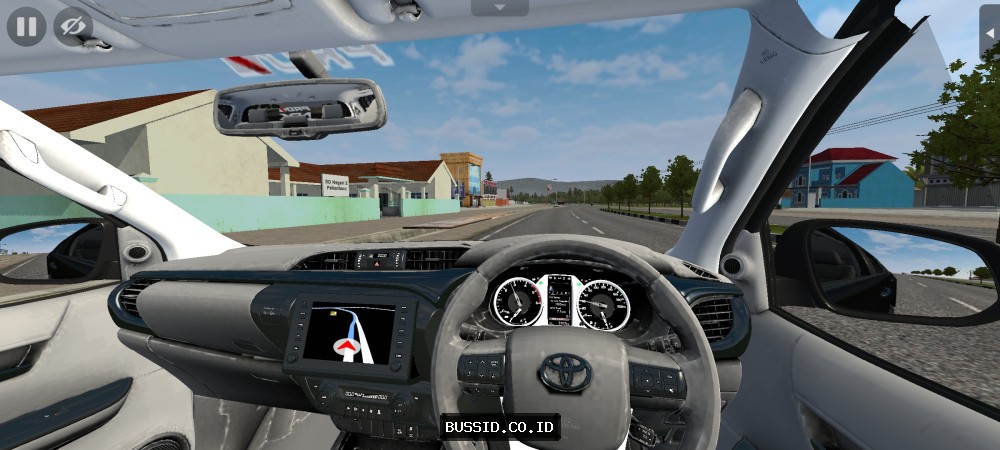Screen dimensions: 1000x450
Task: Pause the game with the pause button
Action: [x=26, y=26]
